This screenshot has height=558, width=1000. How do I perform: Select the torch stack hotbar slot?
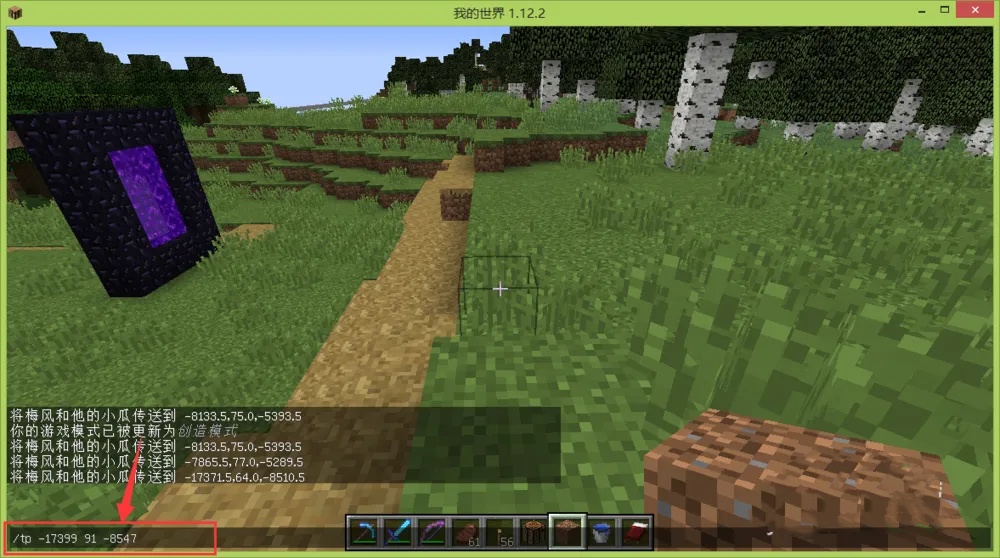coord(500,533)
